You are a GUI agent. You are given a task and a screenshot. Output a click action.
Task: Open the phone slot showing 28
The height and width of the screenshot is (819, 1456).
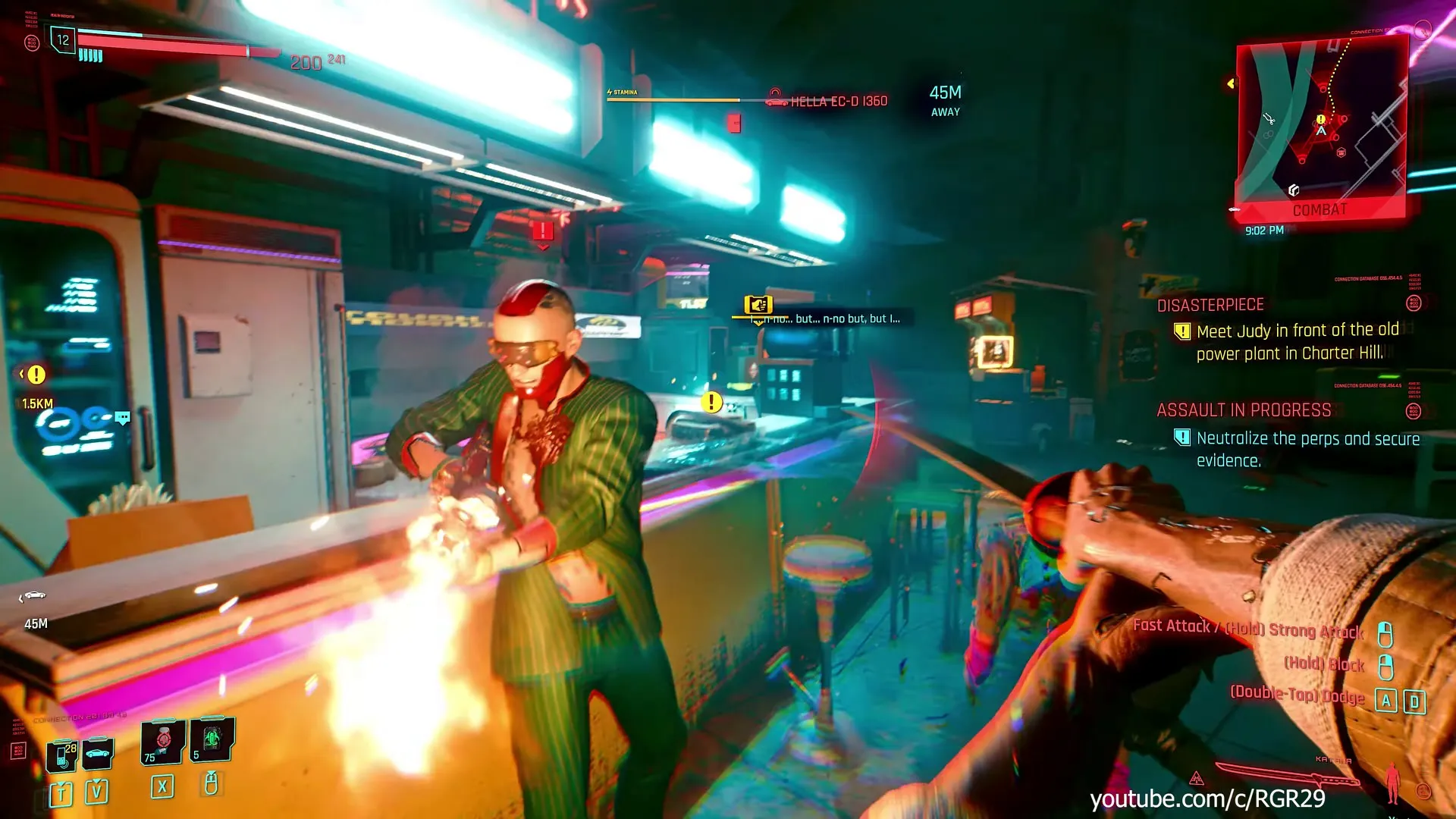(62, 755)
